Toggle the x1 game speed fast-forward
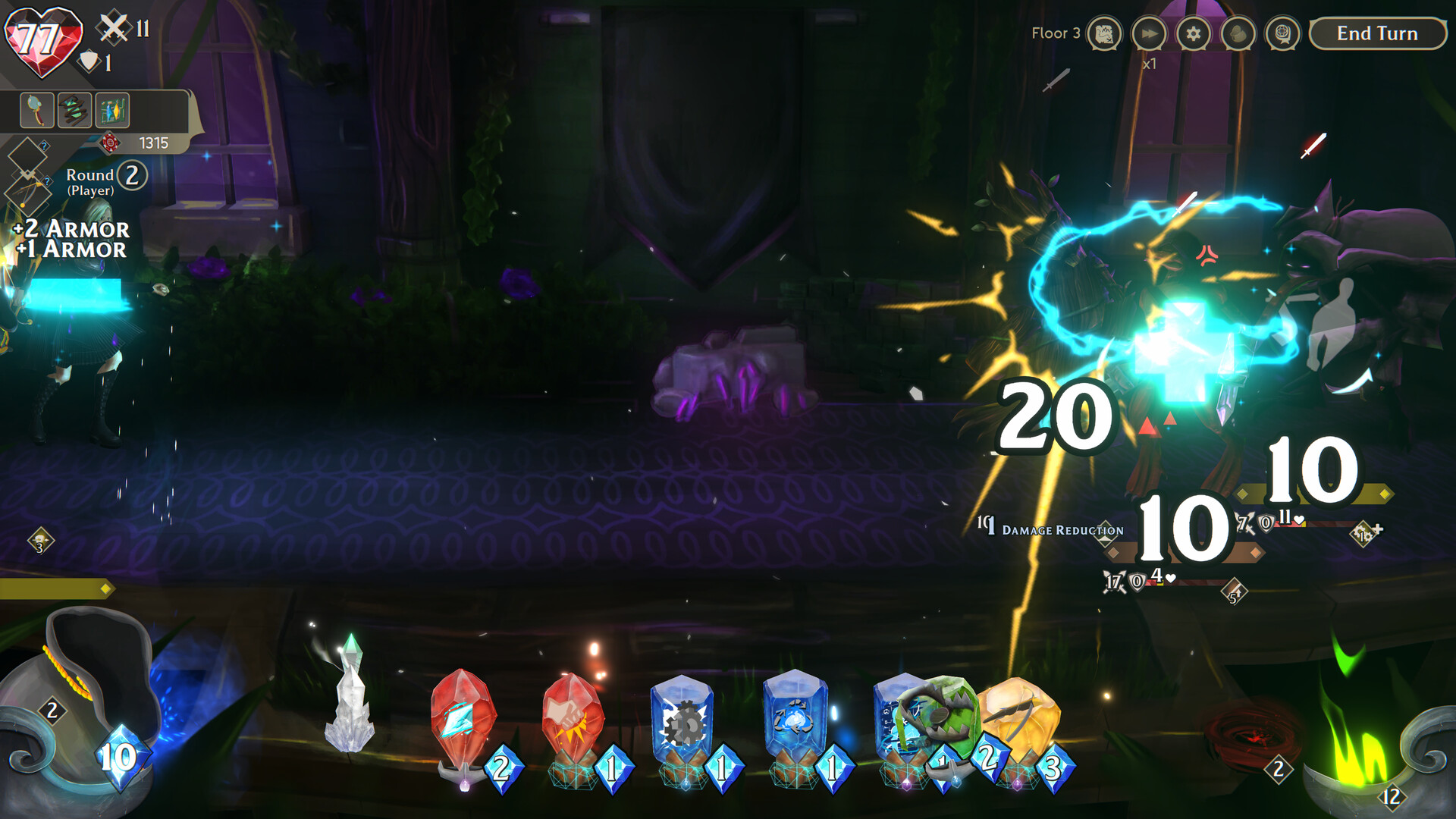 click(1150, 33)
